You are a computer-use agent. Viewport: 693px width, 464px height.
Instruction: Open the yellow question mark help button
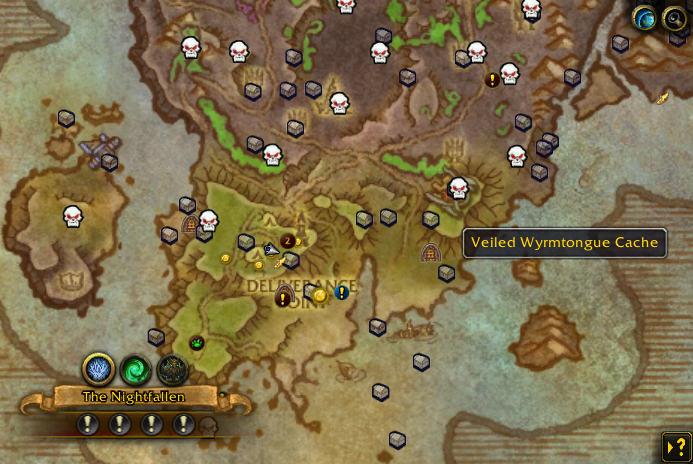tap(675, 446)
